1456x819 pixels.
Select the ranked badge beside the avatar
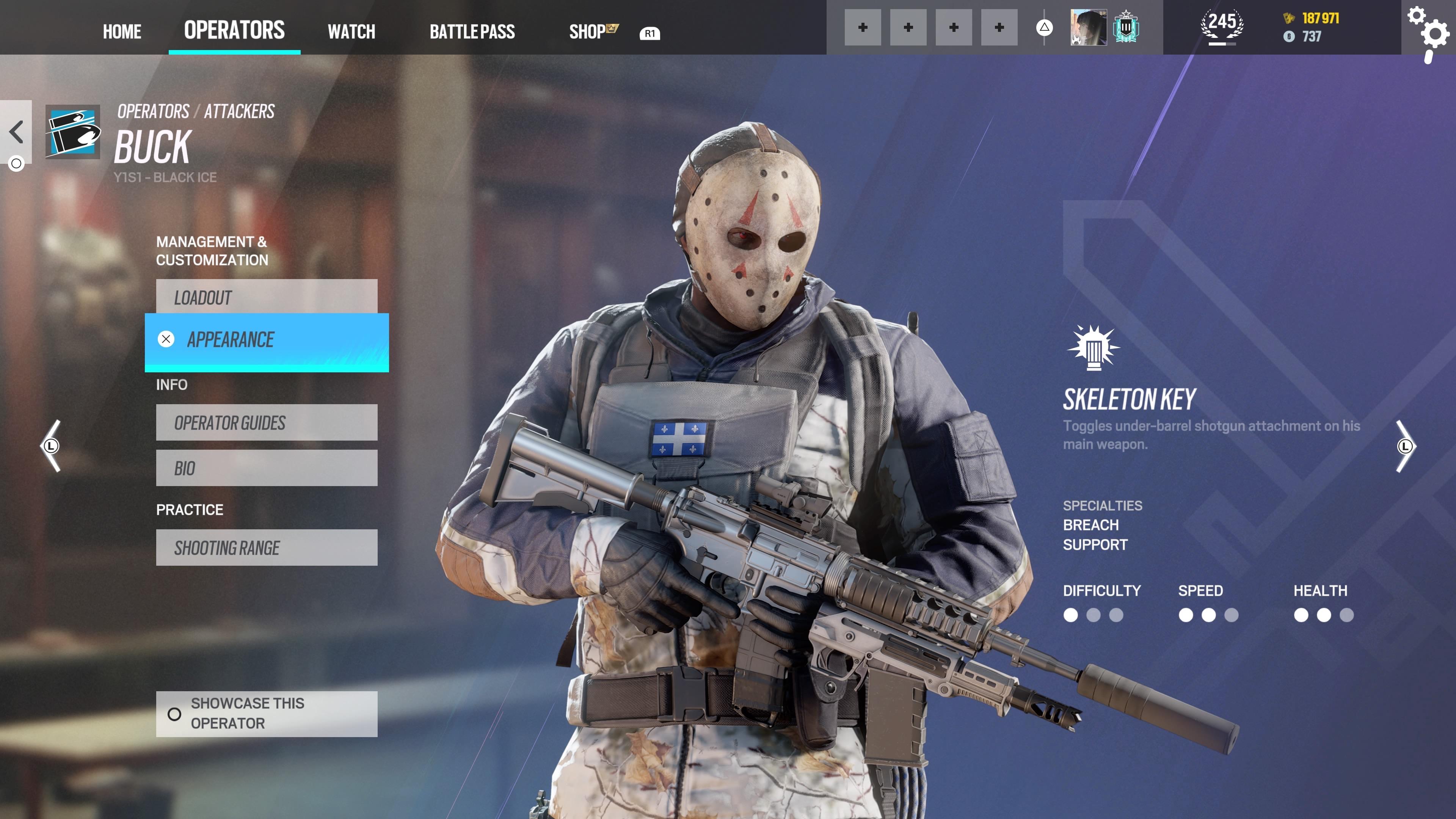(x=1126, y=27)
